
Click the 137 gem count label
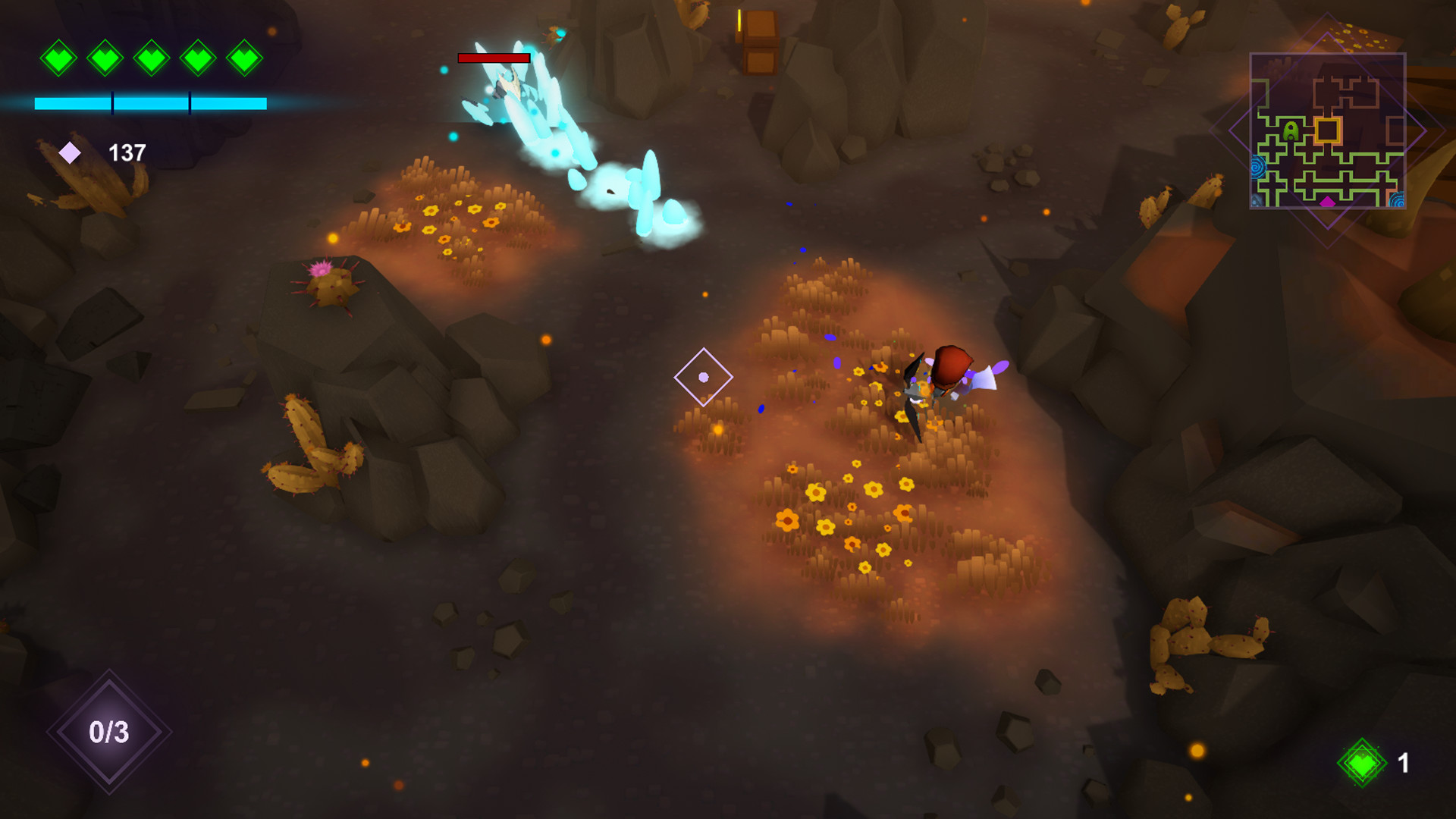pyautogui.click(x=127, y=152)
